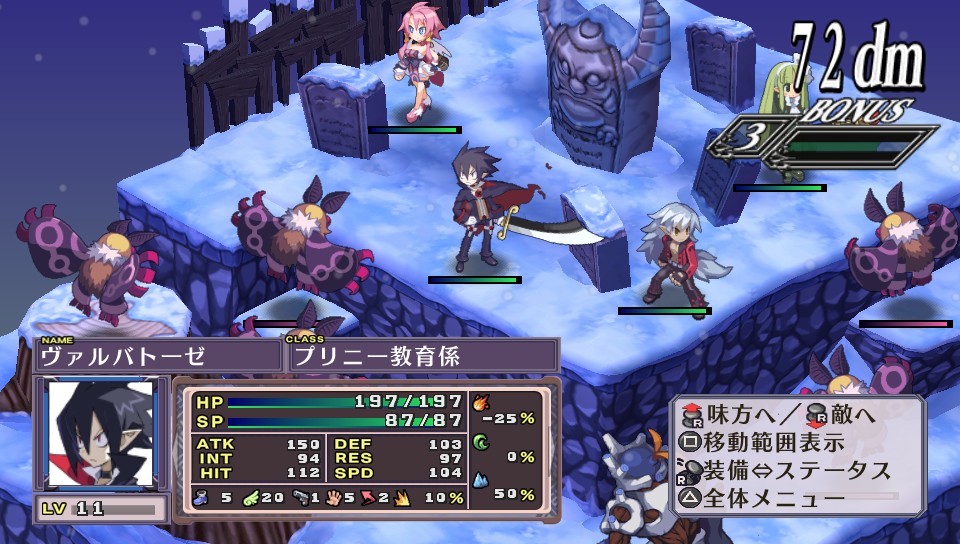Screen dimensions: 960x544
Task: Select Valvatorez's character portrait
Action: (x=101, y=433)
